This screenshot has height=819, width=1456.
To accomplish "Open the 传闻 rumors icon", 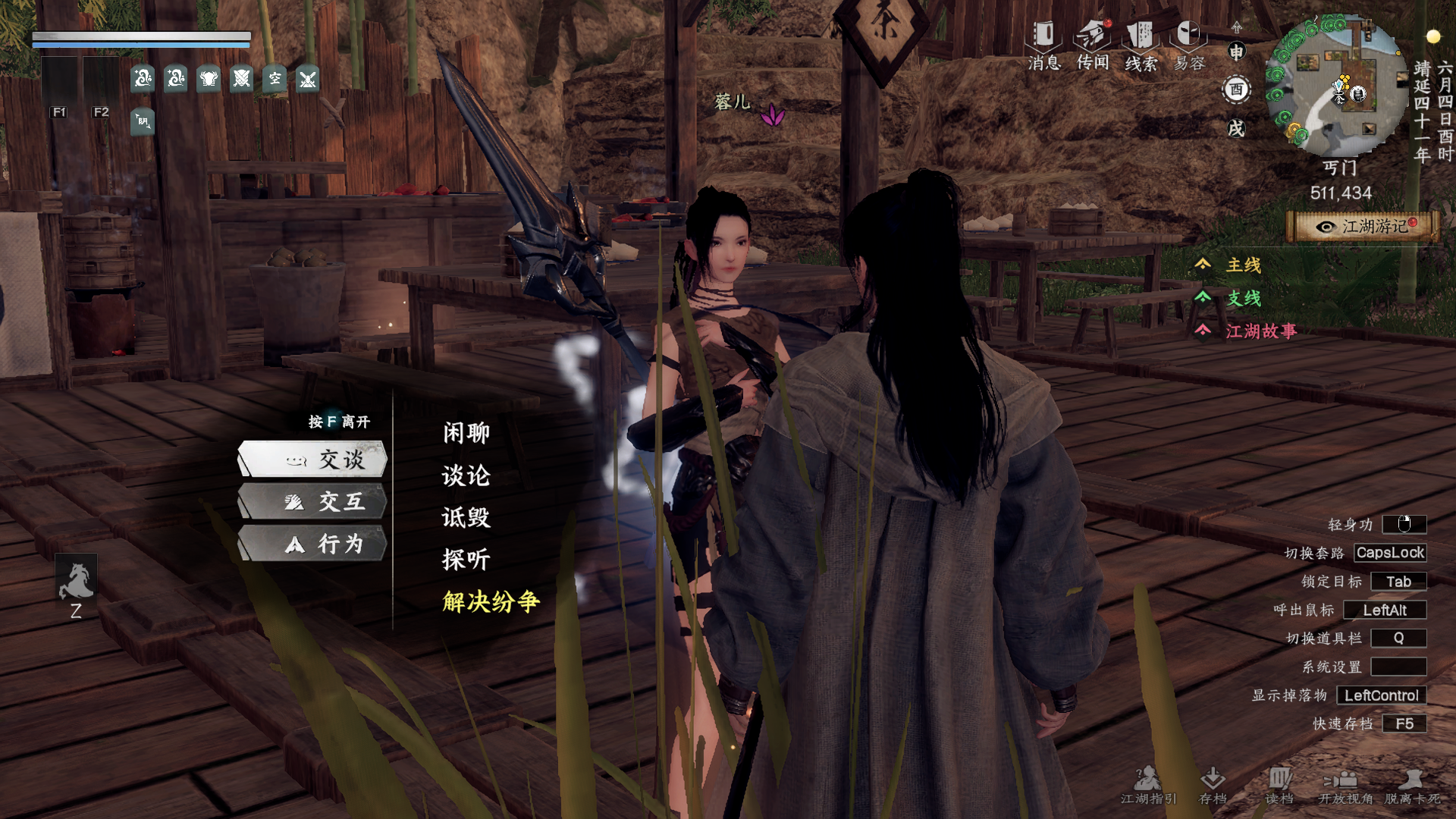I will tap(1093, 45).
